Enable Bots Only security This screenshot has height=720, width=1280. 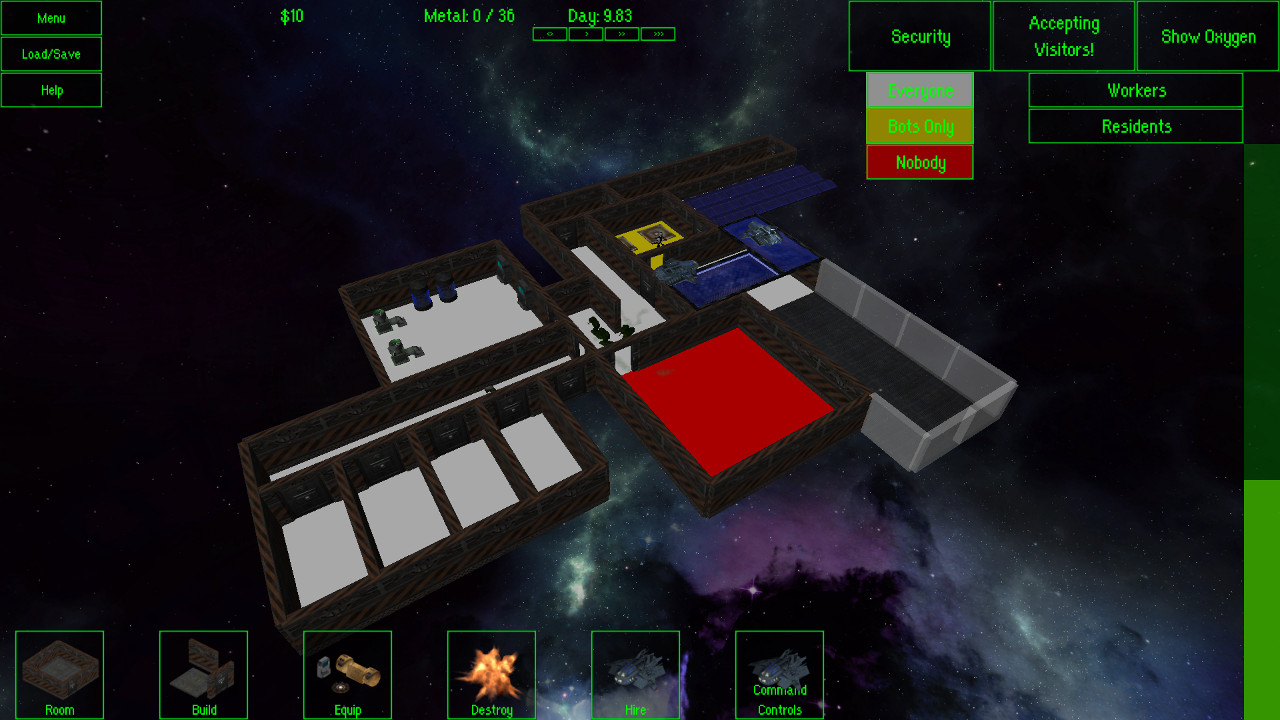pyautogui.click(x=919, y=126)
